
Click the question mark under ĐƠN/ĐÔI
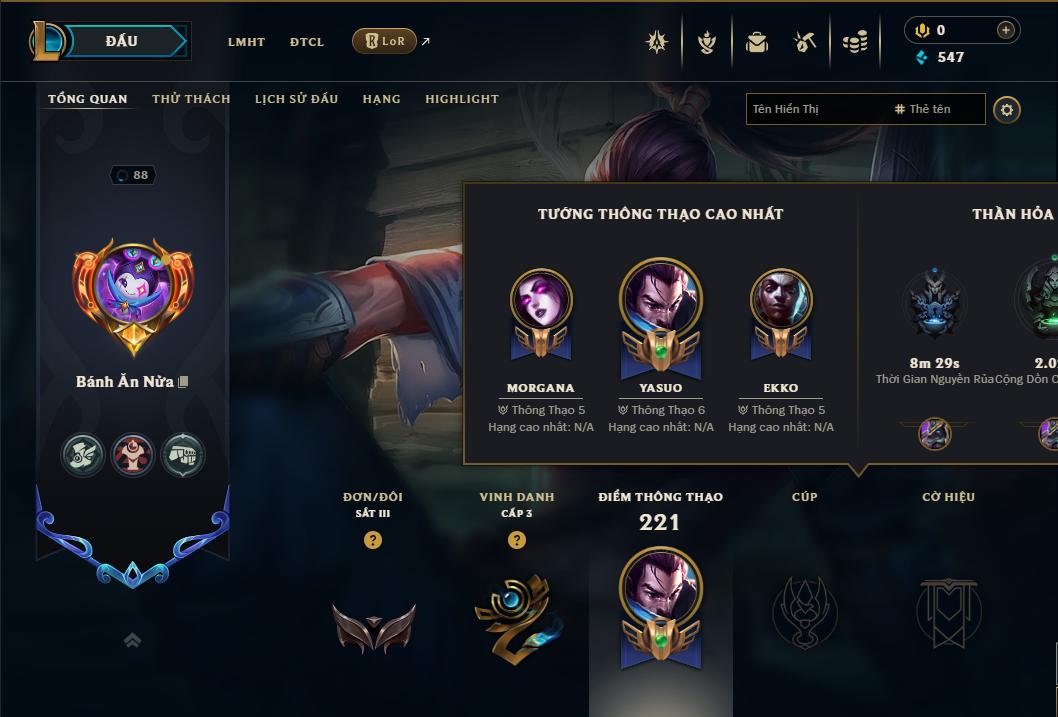coord(373,540)
